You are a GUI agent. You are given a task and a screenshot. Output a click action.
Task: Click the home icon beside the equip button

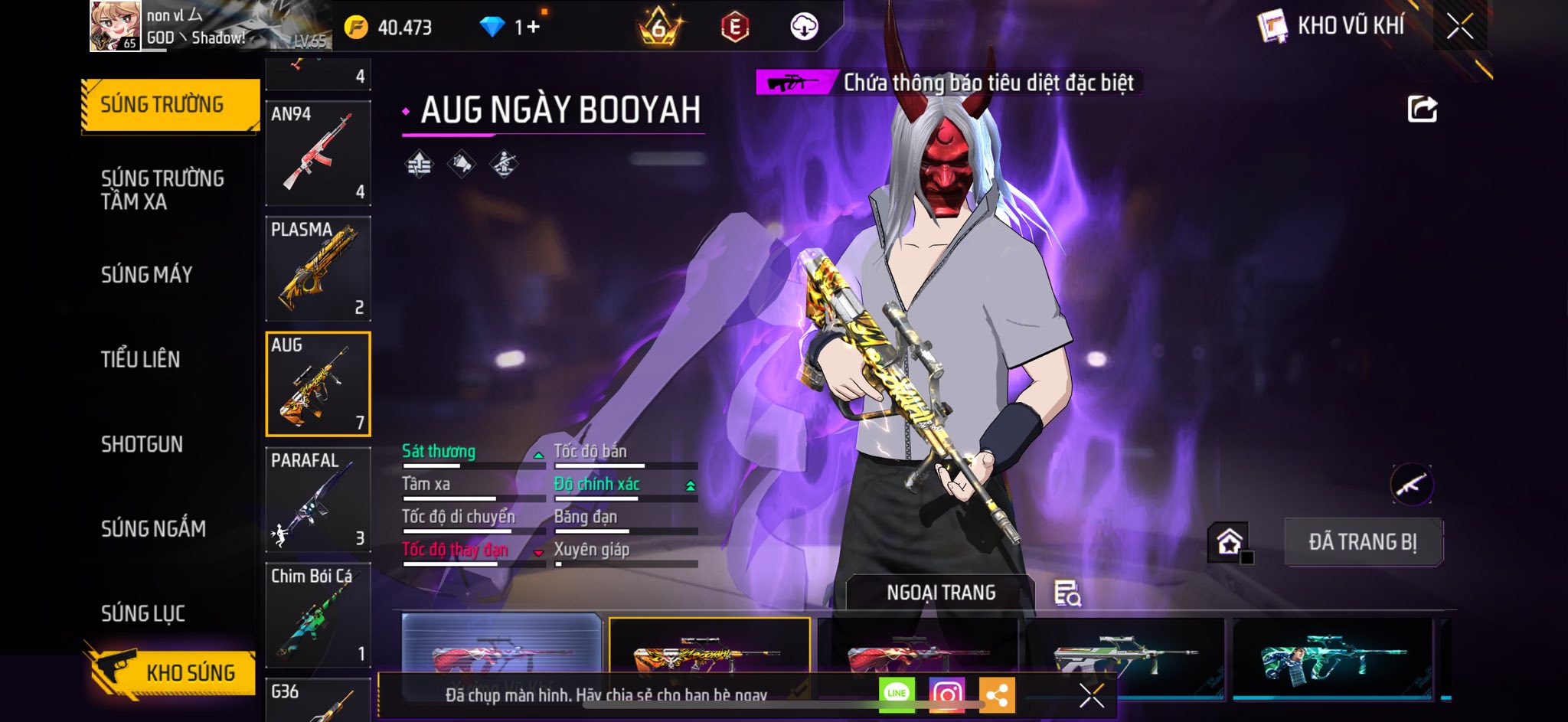coord(1229,542)
